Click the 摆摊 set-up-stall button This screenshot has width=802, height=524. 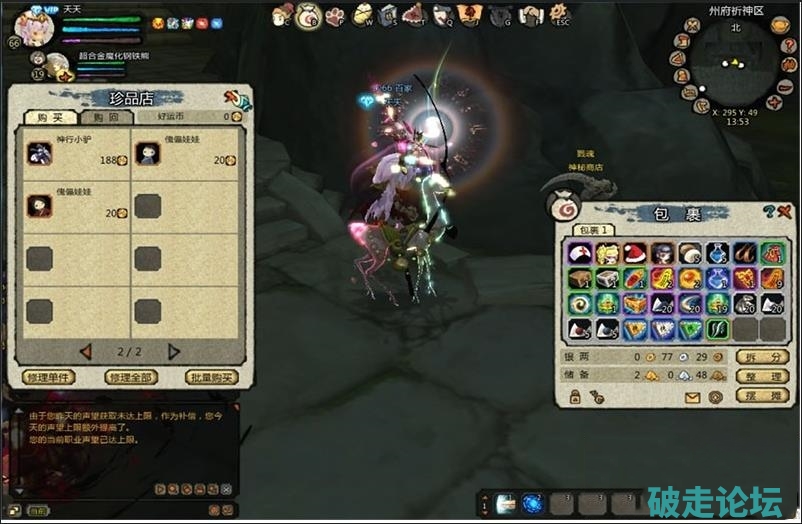pos(762,395)
